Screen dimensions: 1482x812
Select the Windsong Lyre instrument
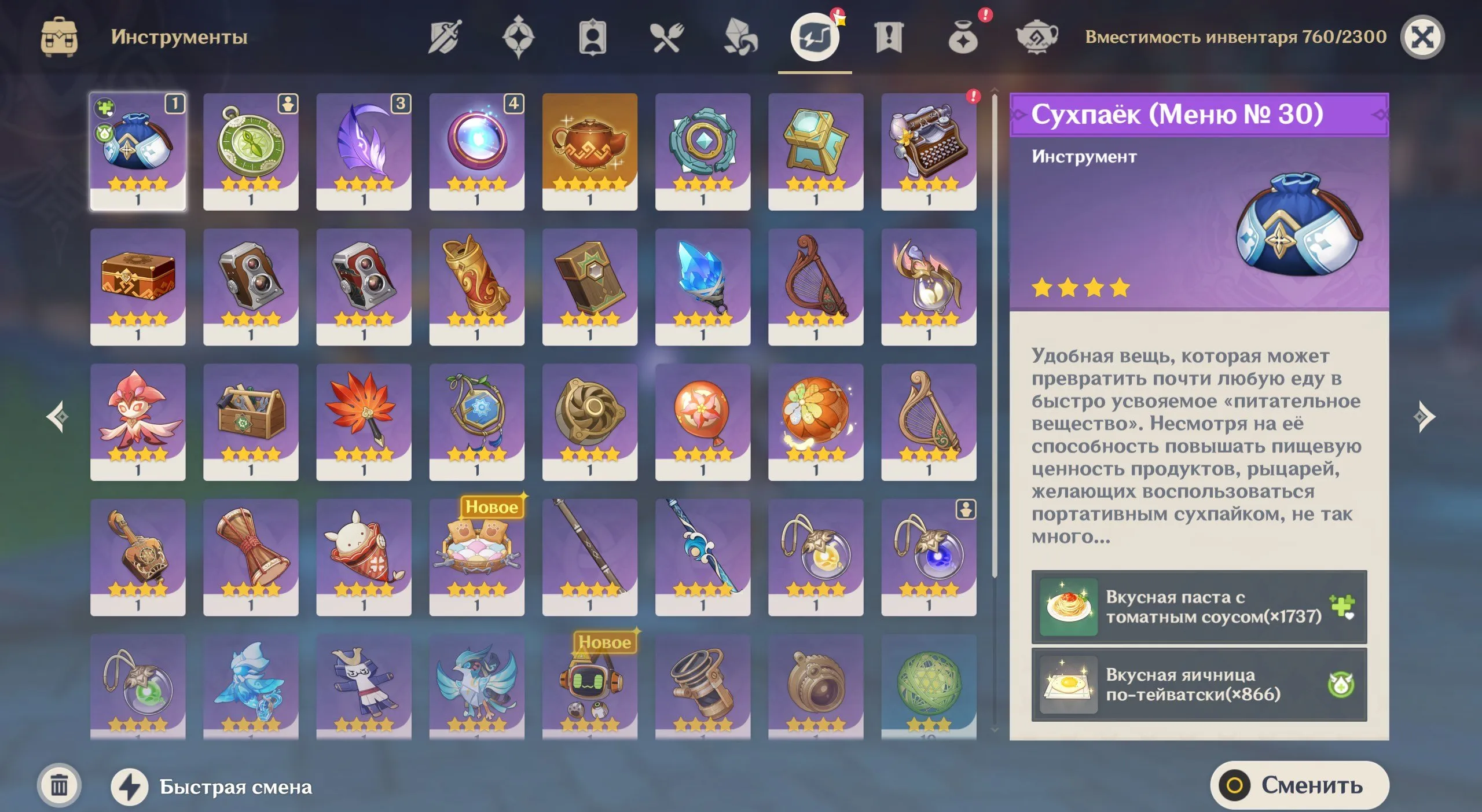[816, 289]
